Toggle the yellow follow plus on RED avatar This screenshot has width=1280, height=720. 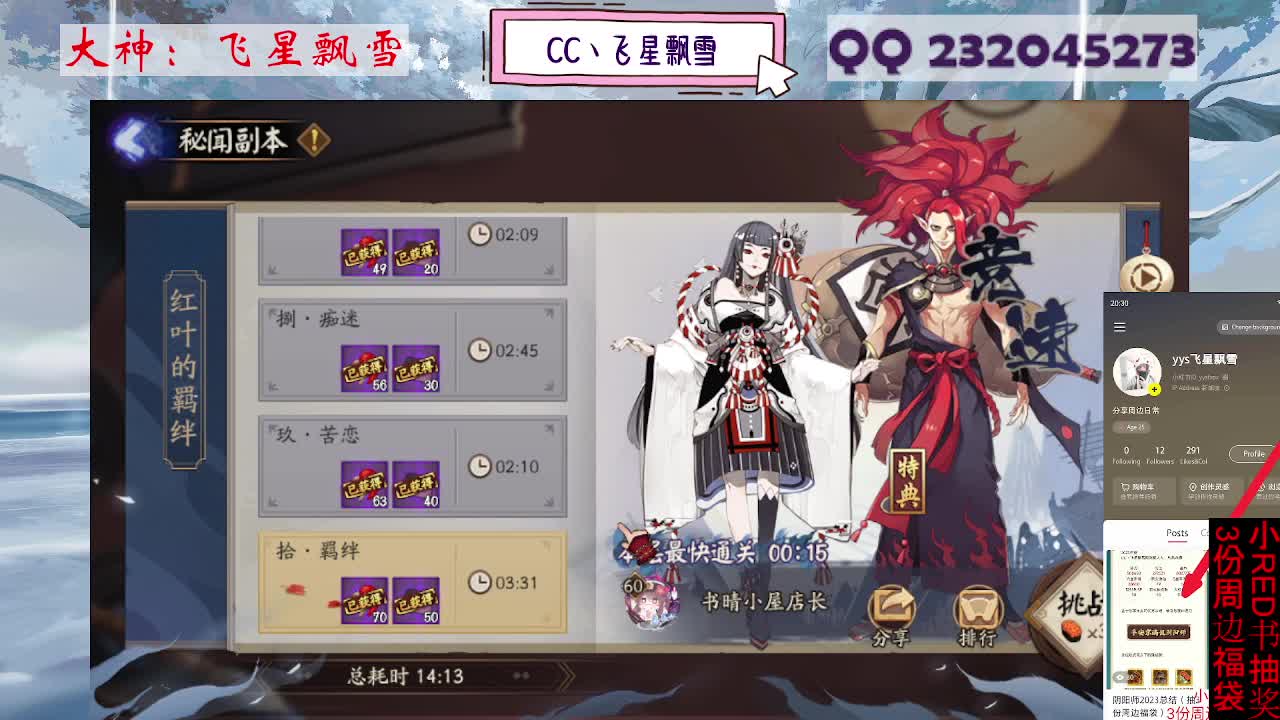click(1154, 388)
